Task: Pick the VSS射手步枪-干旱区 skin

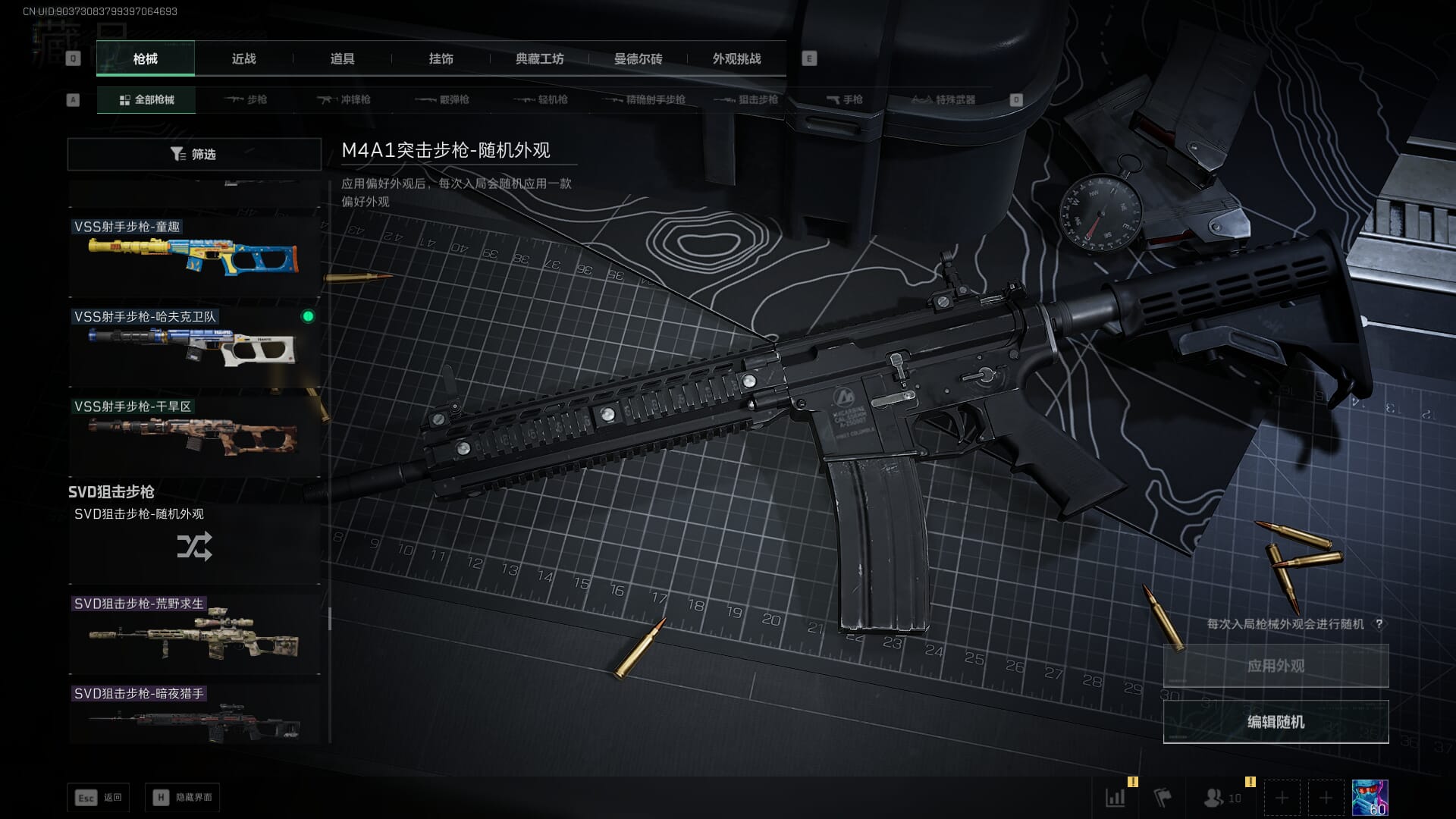Action: click(x=194, y=437)
